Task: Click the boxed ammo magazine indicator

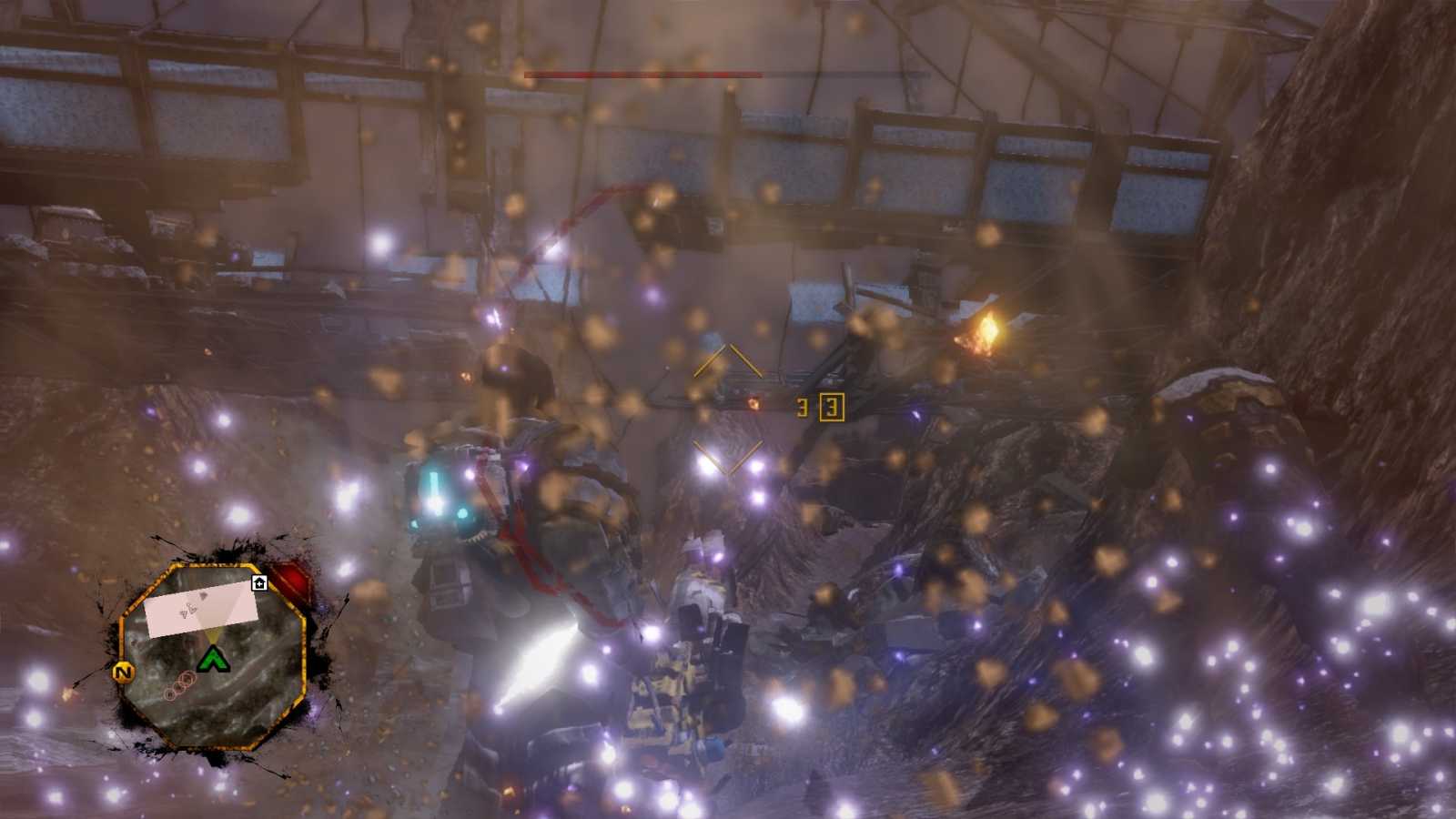Action: click(x=832, y=407)
